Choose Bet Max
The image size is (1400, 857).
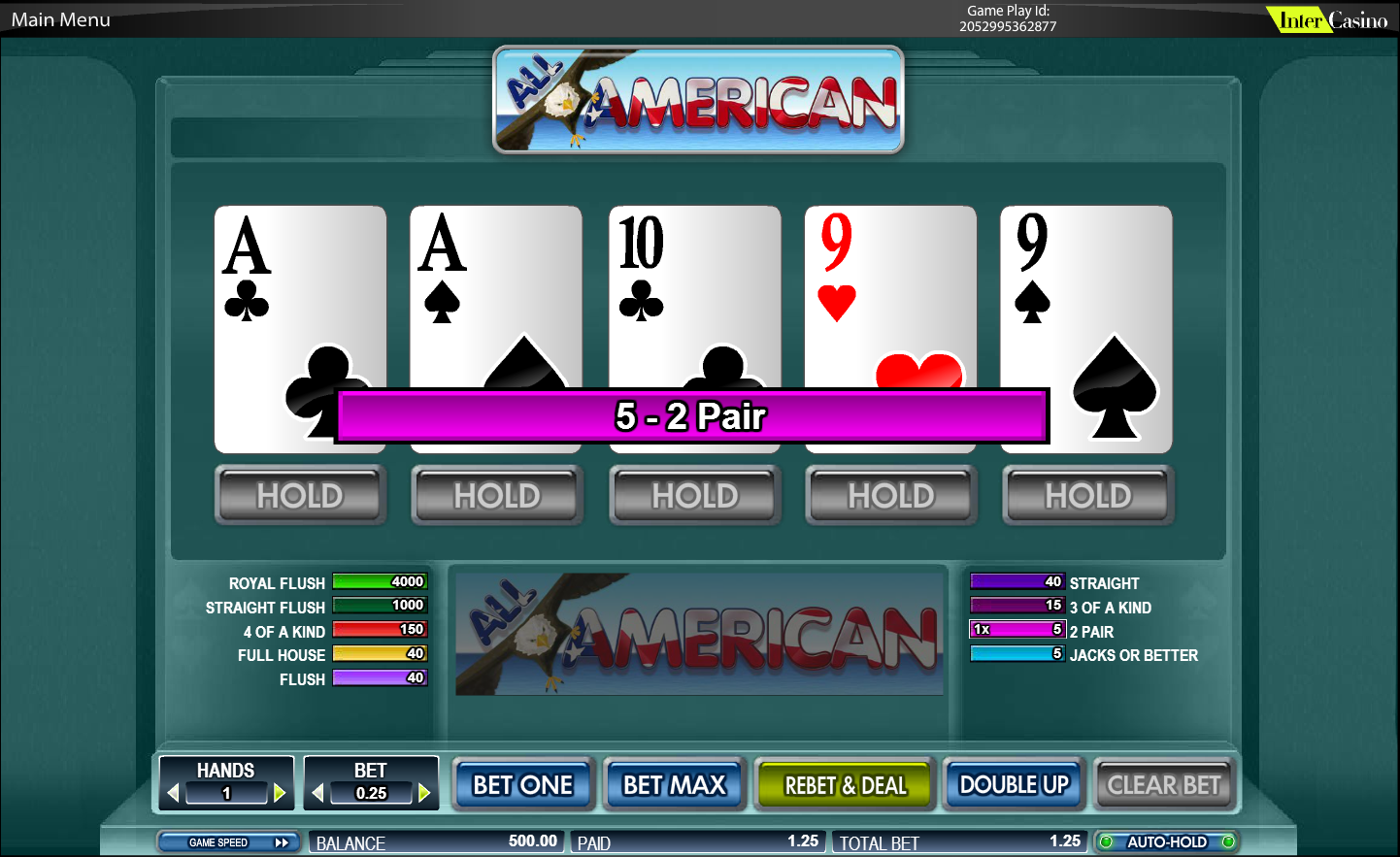[675, 784]
